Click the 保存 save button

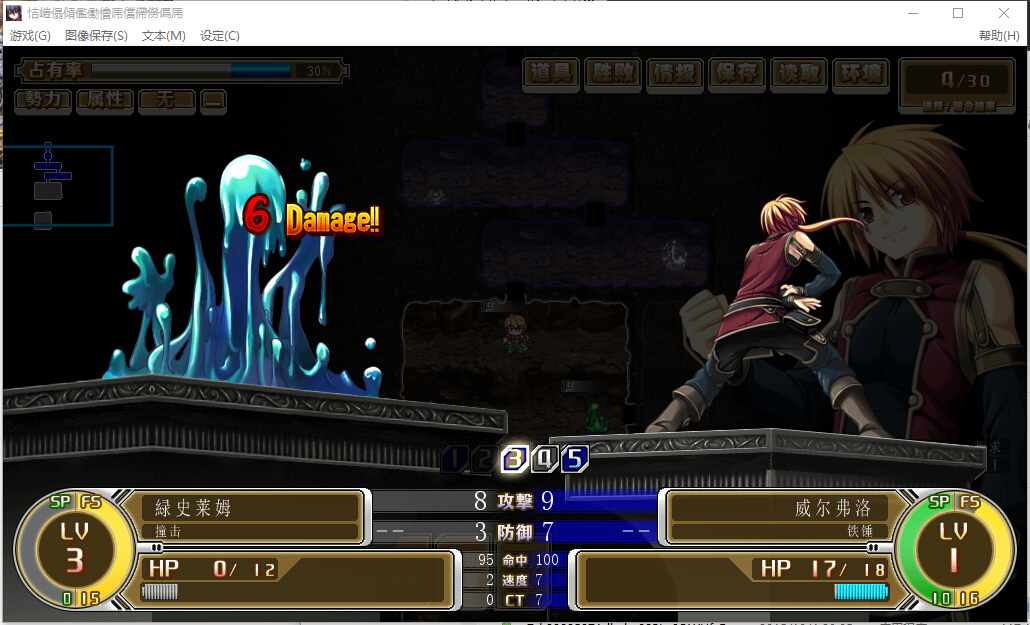[x=737, y=73]
